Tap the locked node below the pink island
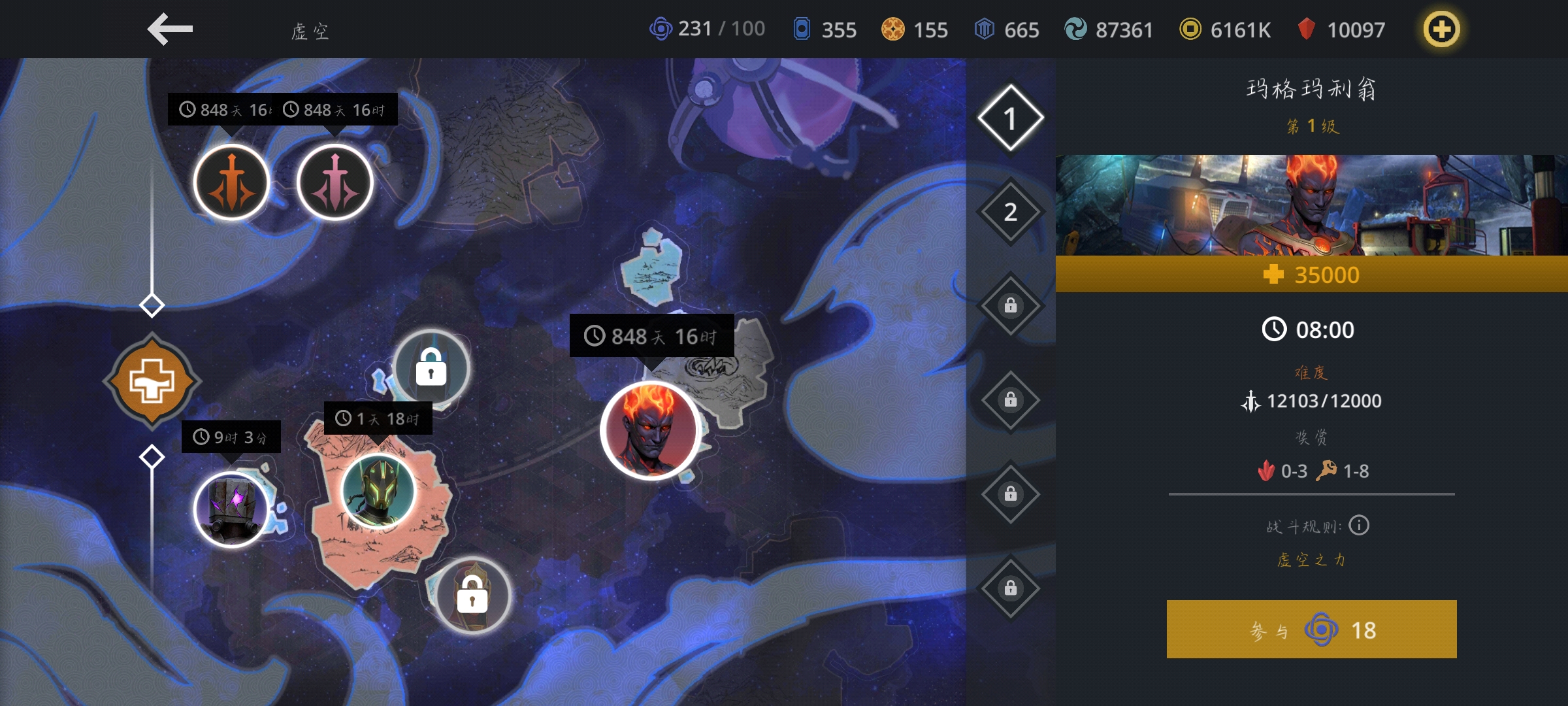Screen dimensions: 1568x706 click(472, 595)
